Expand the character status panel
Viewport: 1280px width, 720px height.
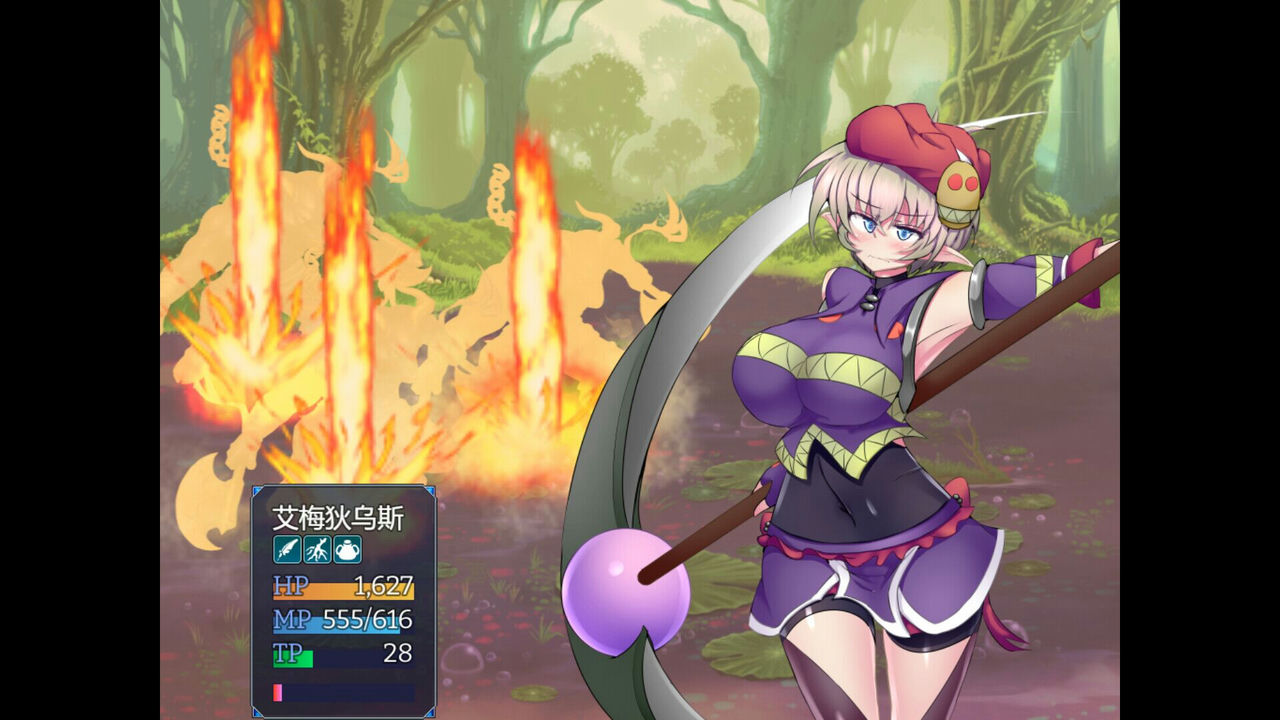(x=345, y=600)
